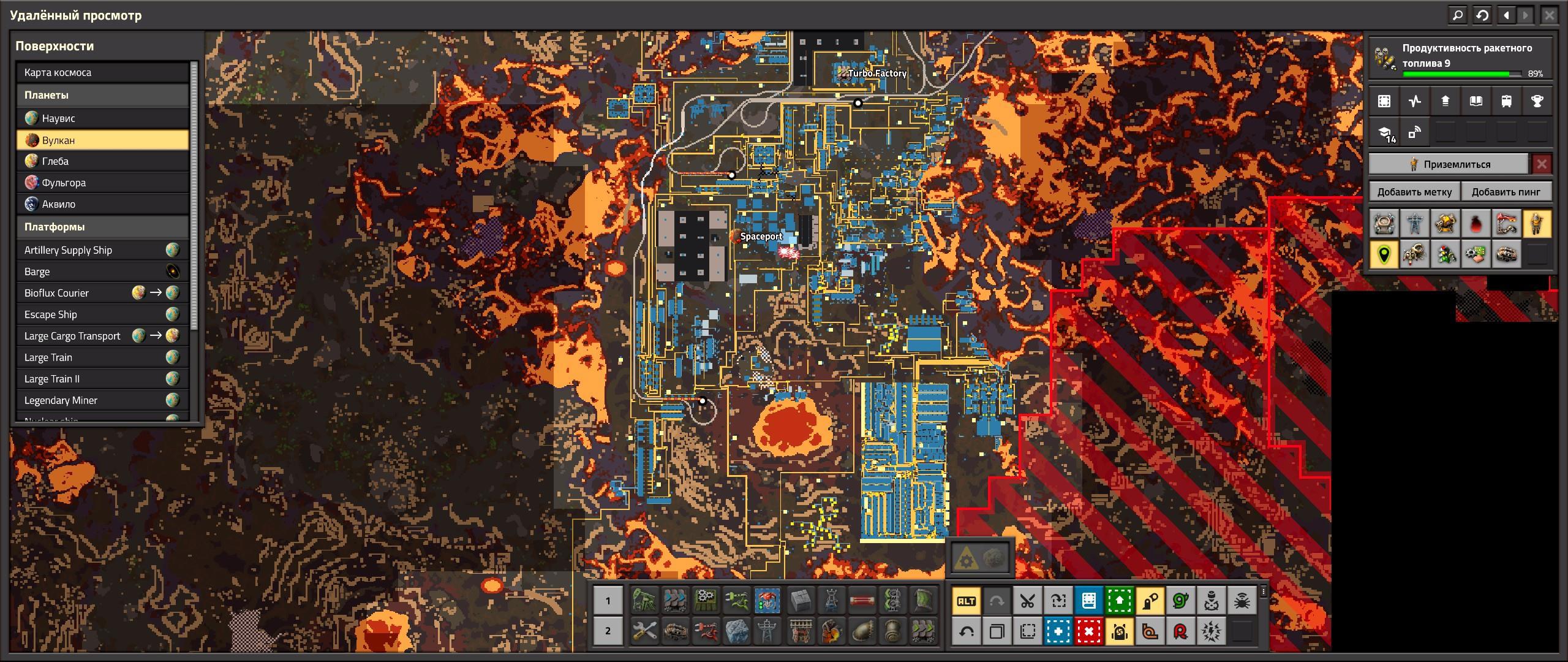
Task: Close the remote view window
Action: click(x=1549, y=15)
